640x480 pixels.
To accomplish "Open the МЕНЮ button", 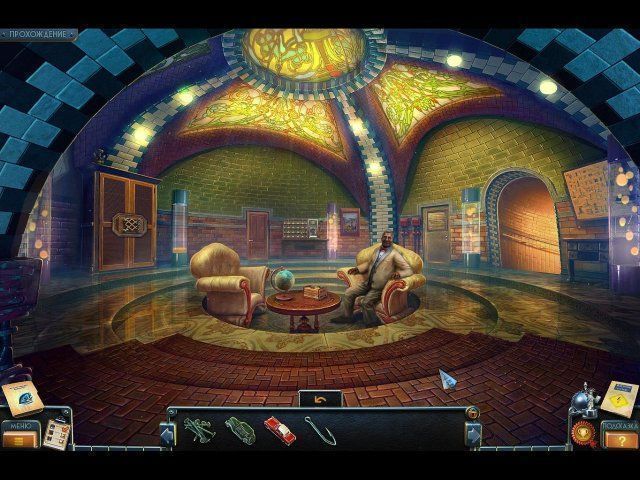I will (18, 435).
